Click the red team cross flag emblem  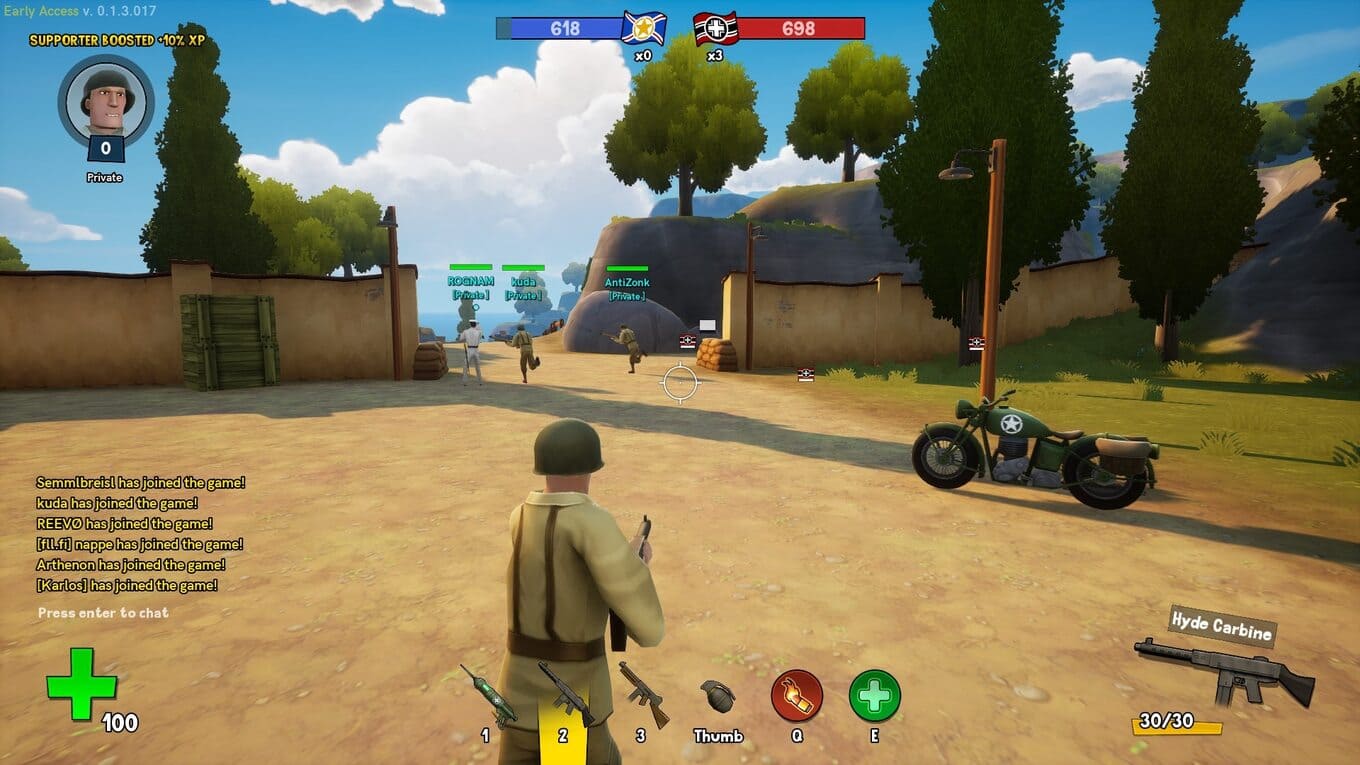point(716,28)
